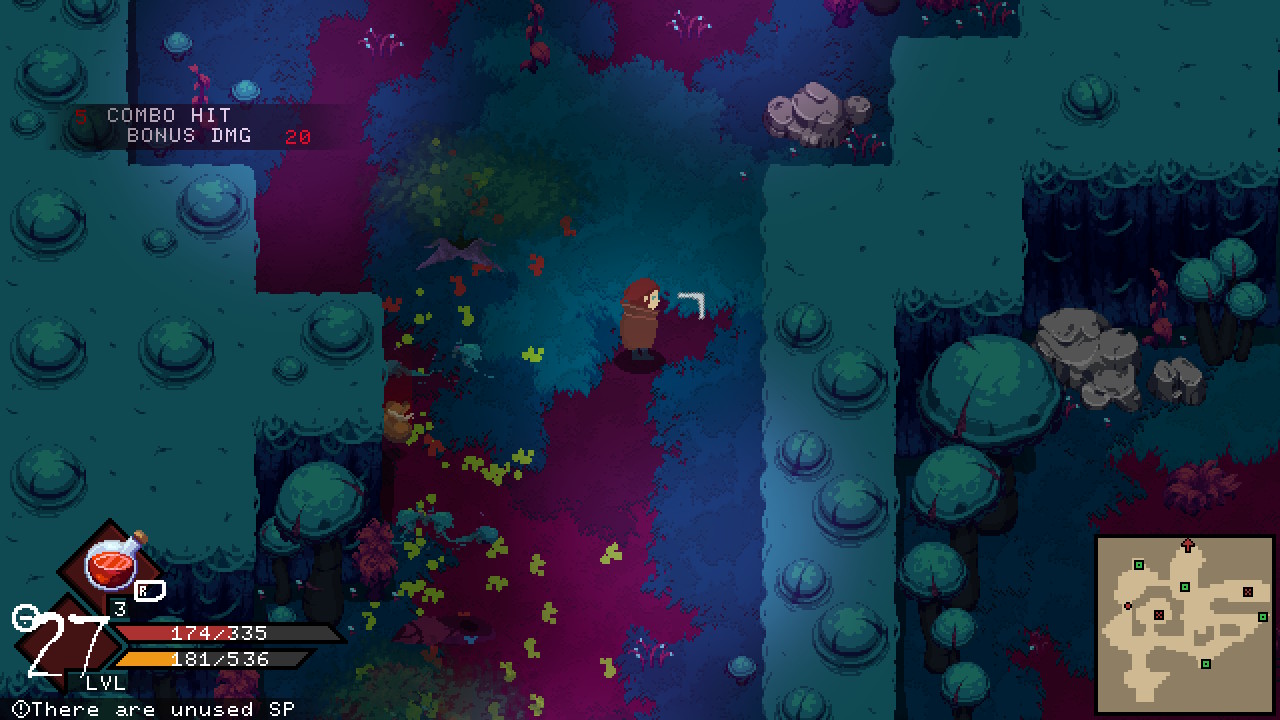Click the rightmost green minimap marker
This screenshot has width=1280, height=720.
[x=1263, y=616]
